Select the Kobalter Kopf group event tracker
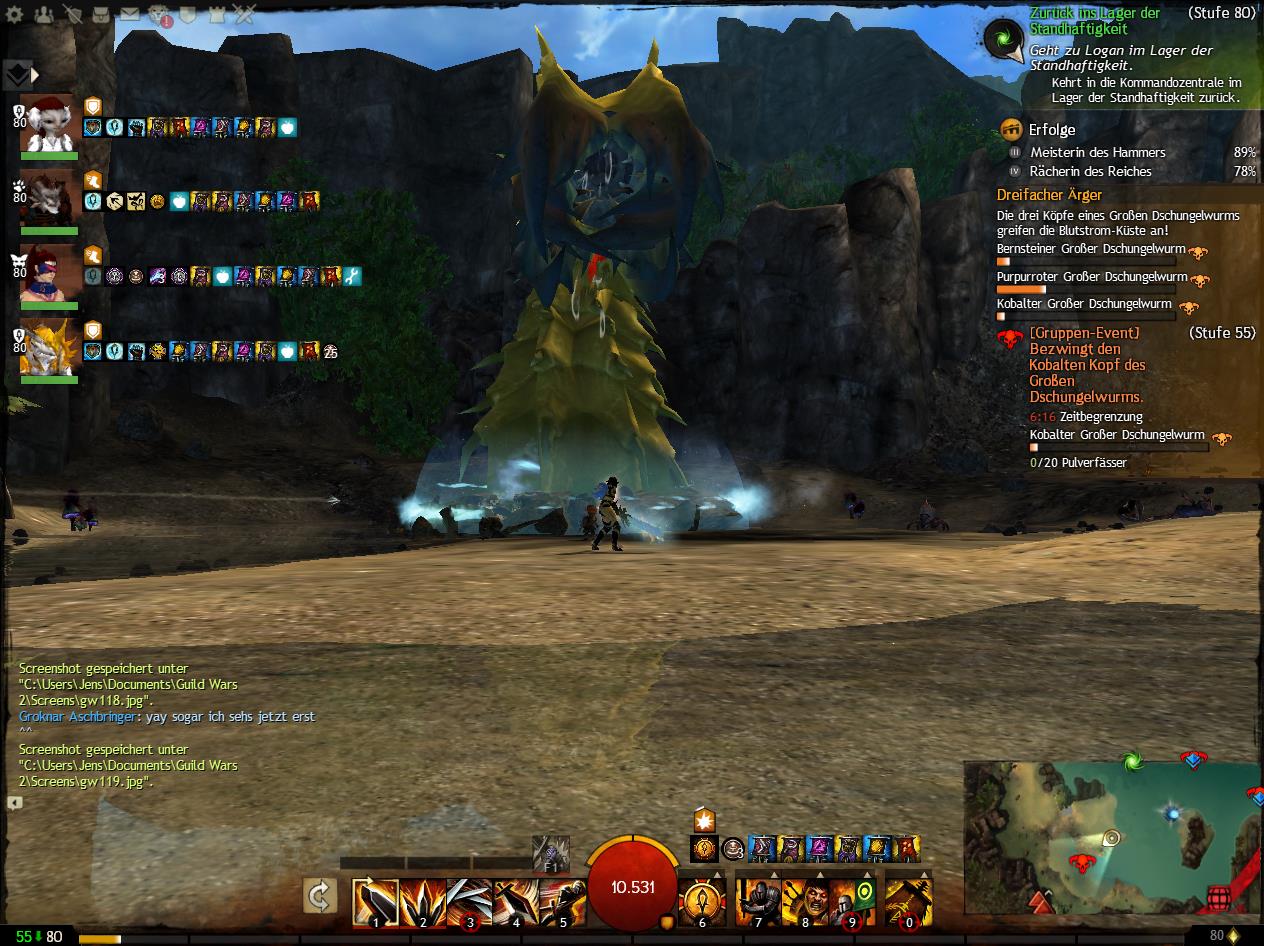 click(1087, 365)
